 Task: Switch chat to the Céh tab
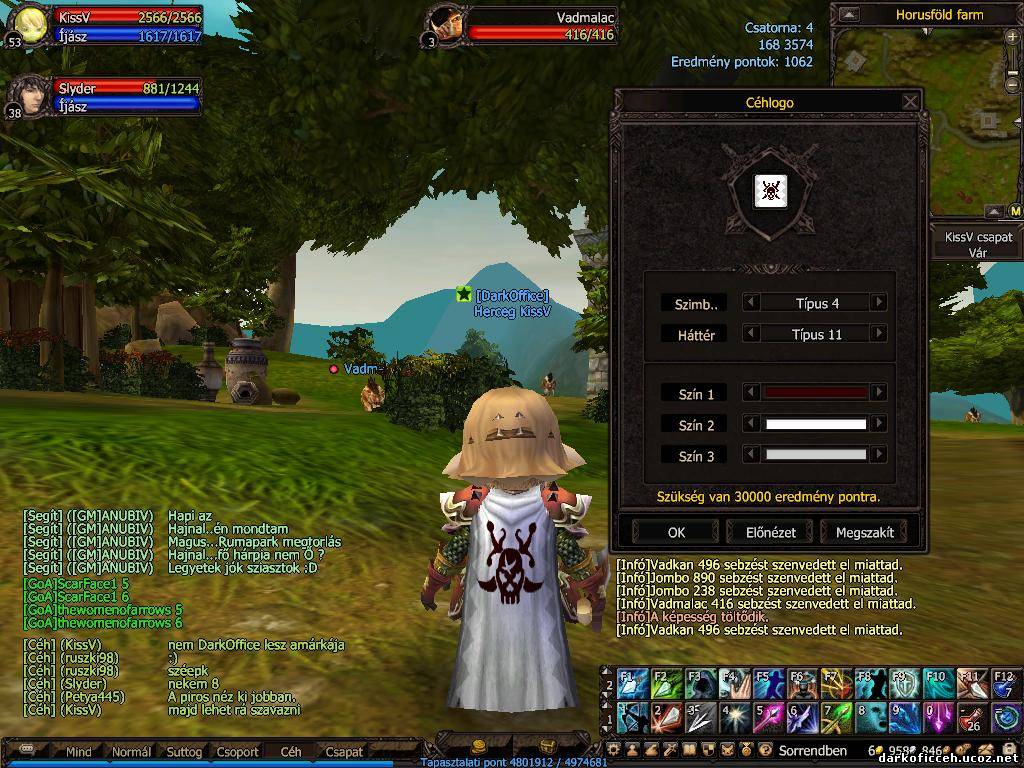(x=291, y=752)
